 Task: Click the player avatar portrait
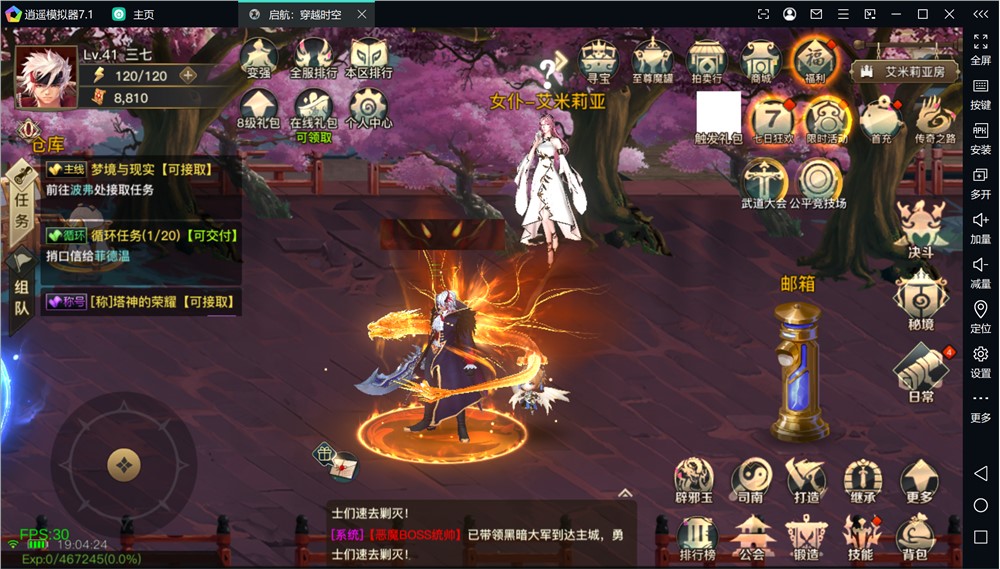click(x=46, y=77)
